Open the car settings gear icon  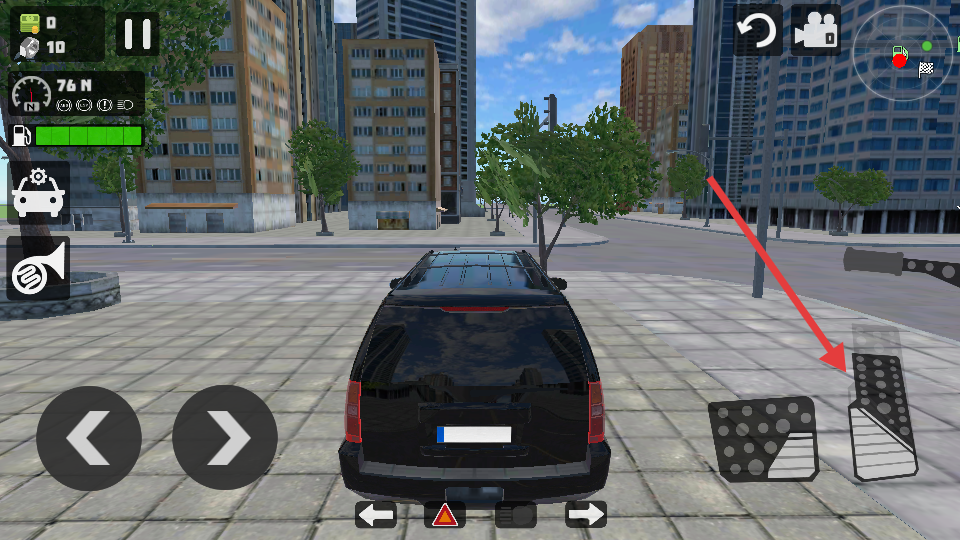[38, 193]
